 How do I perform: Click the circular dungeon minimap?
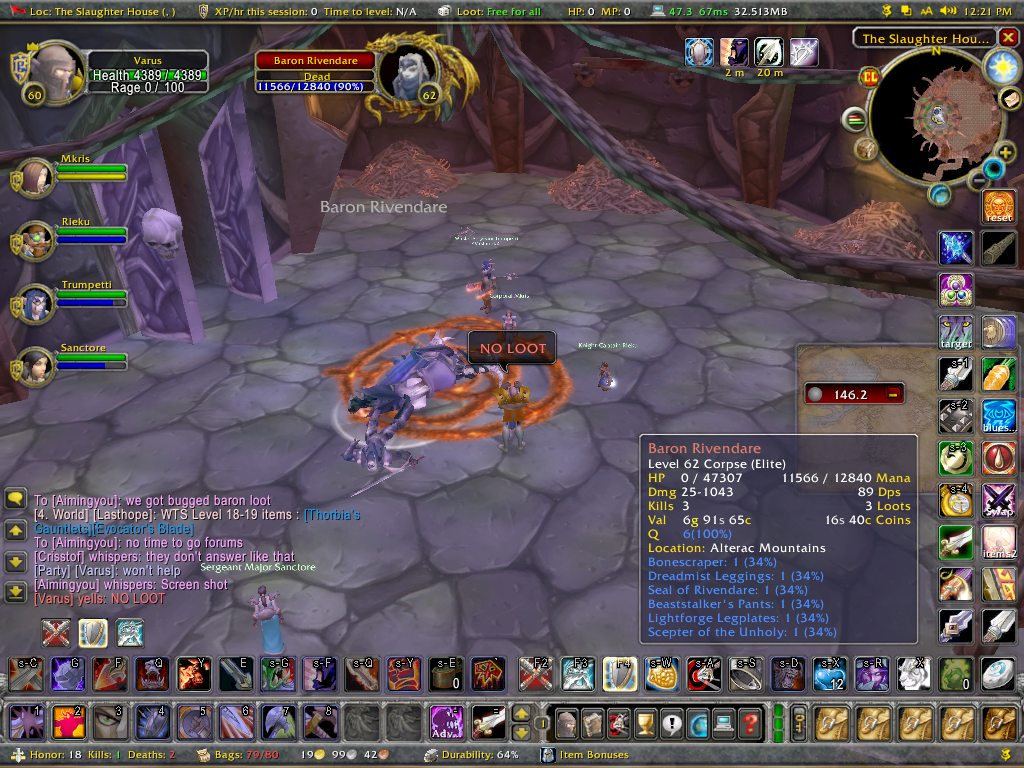(x=935, y=115)
